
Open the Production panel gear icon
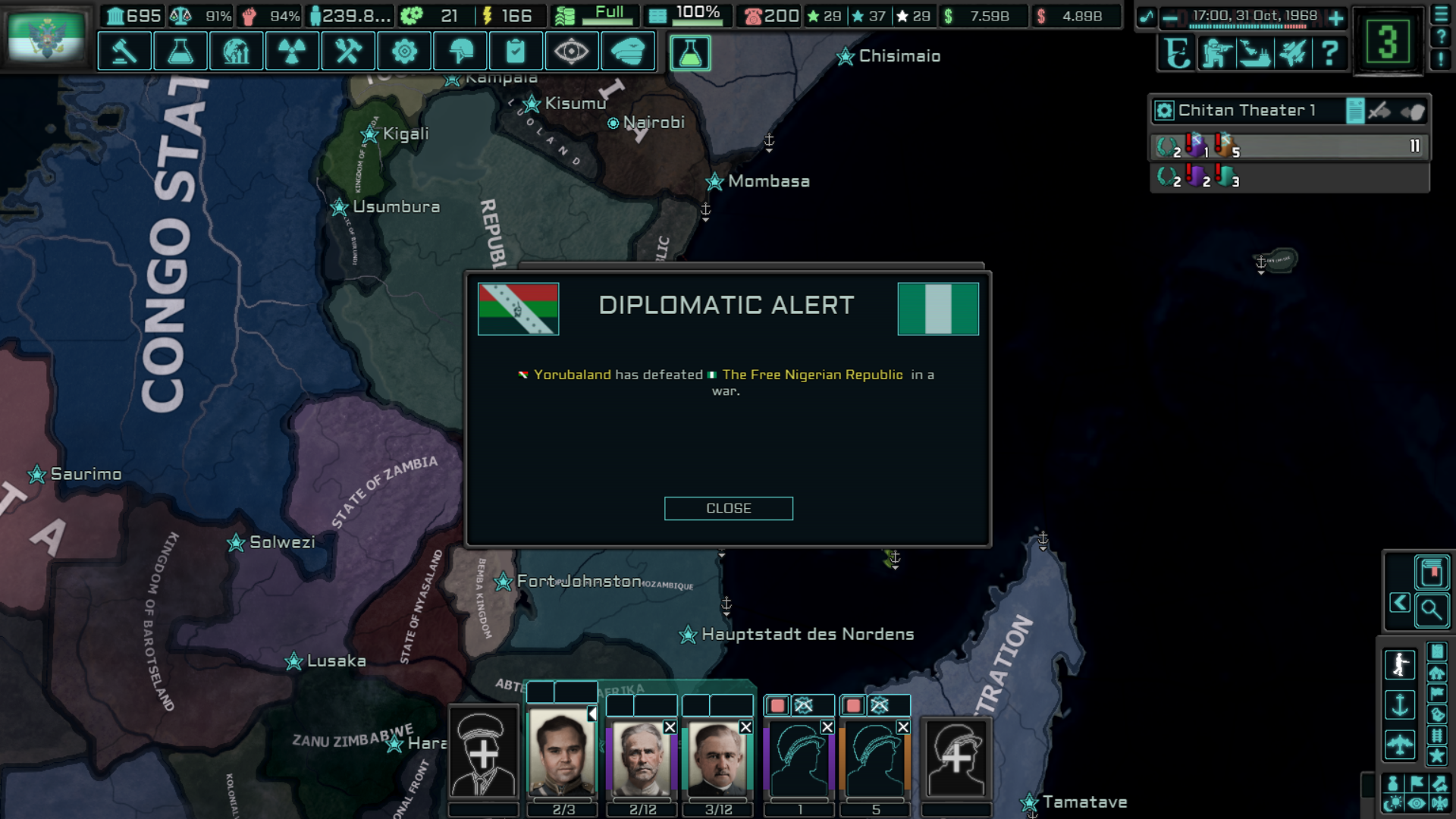click(x=404, y=51)
